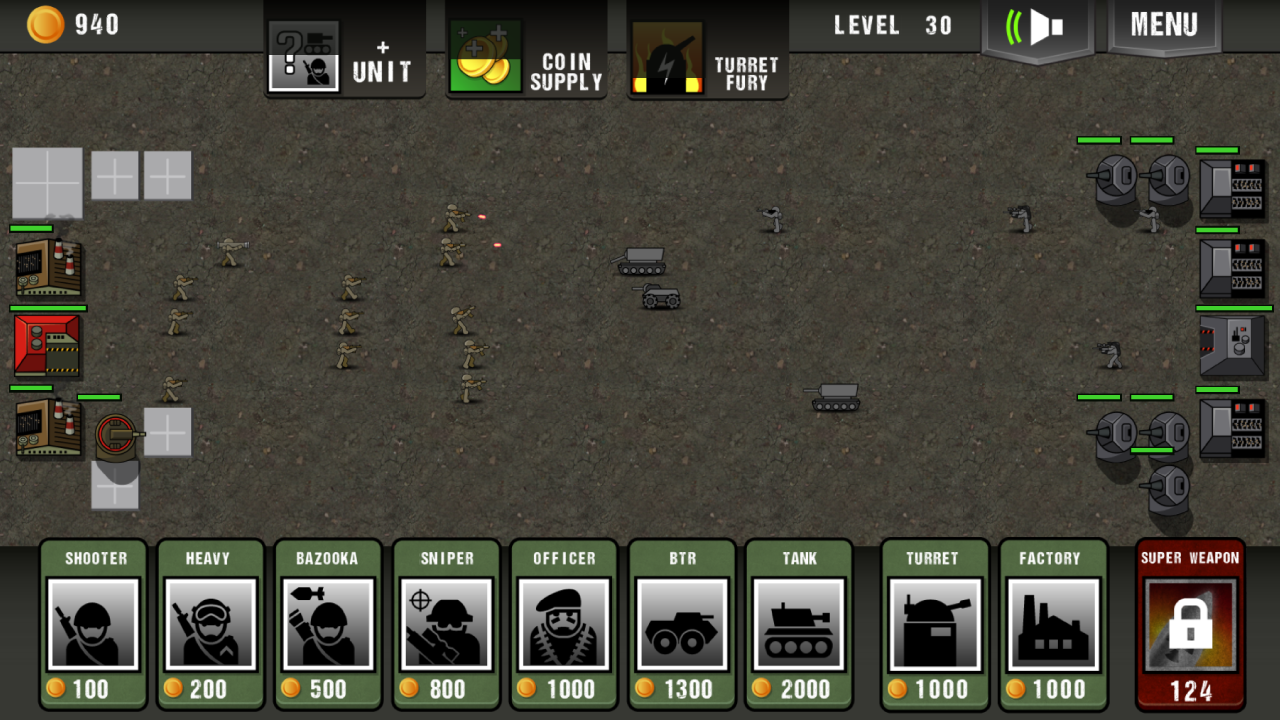Click the red generator building on the left
Image resolution: width=1280 pixels, height=720 pixels.
[x=47, y=347]
